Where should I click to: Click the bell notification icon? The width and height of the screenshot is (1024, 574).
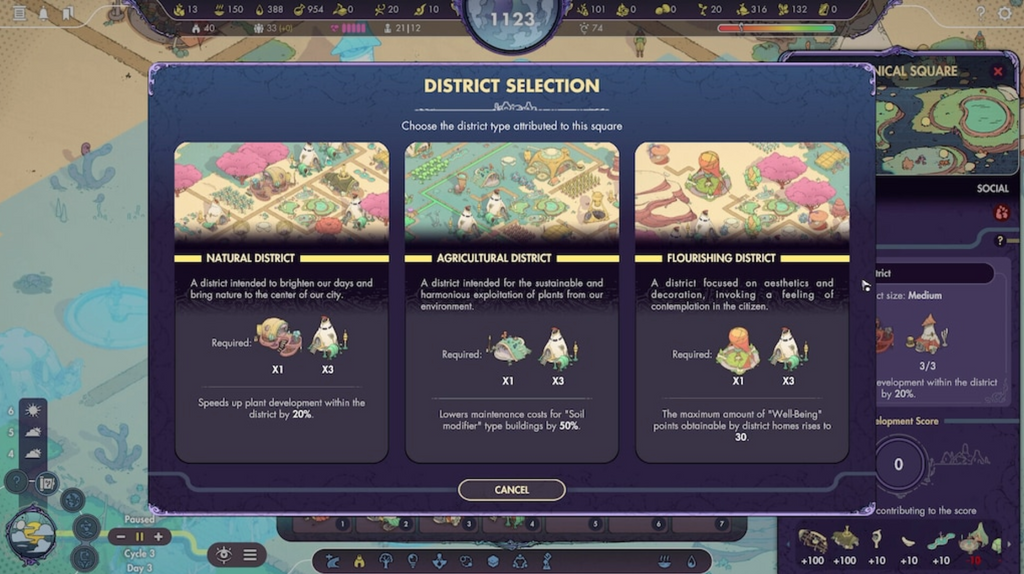point(43,14)
